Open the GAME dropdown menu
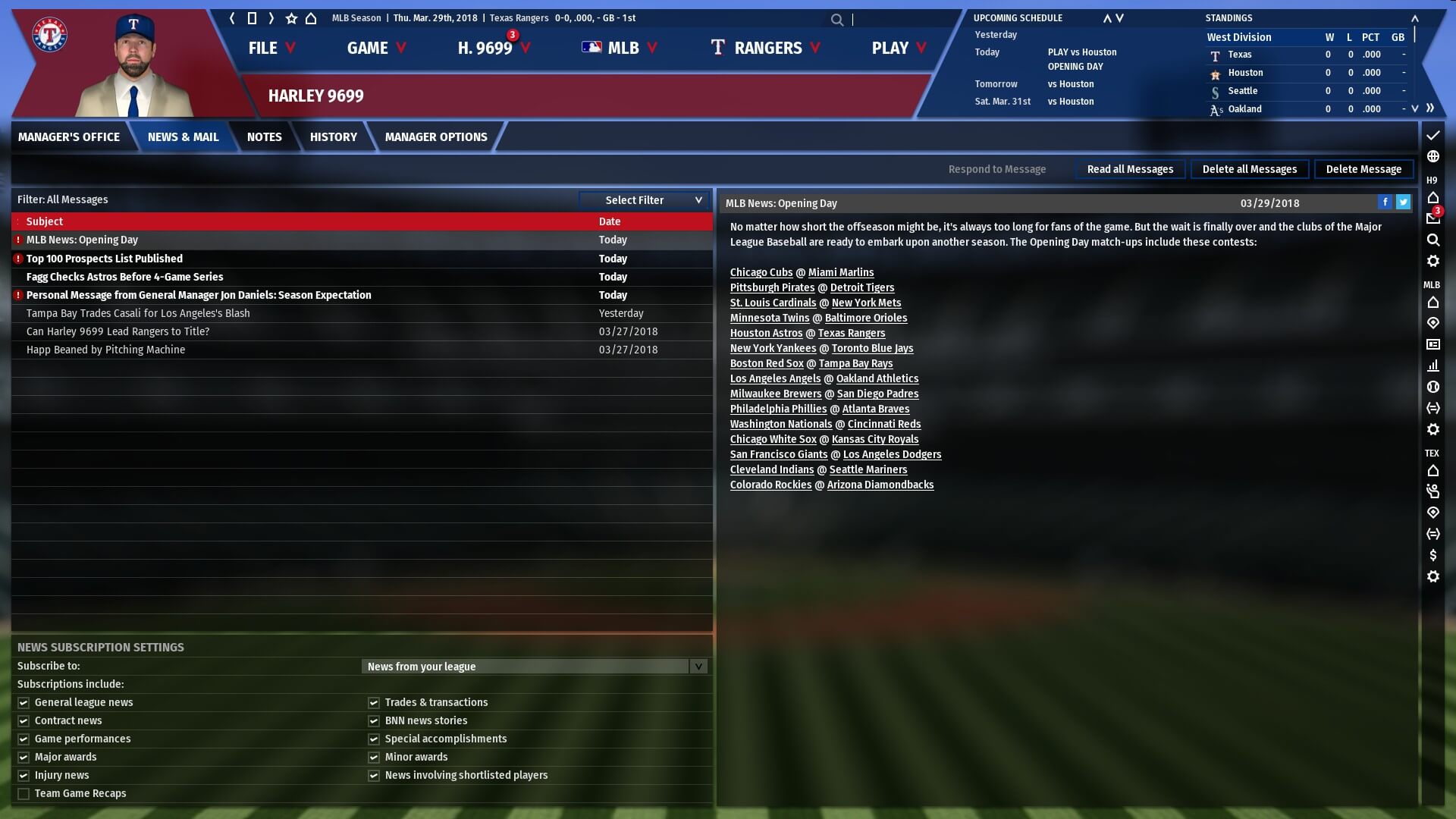This screenshot has height=819, width=1456. coord(376,48)
